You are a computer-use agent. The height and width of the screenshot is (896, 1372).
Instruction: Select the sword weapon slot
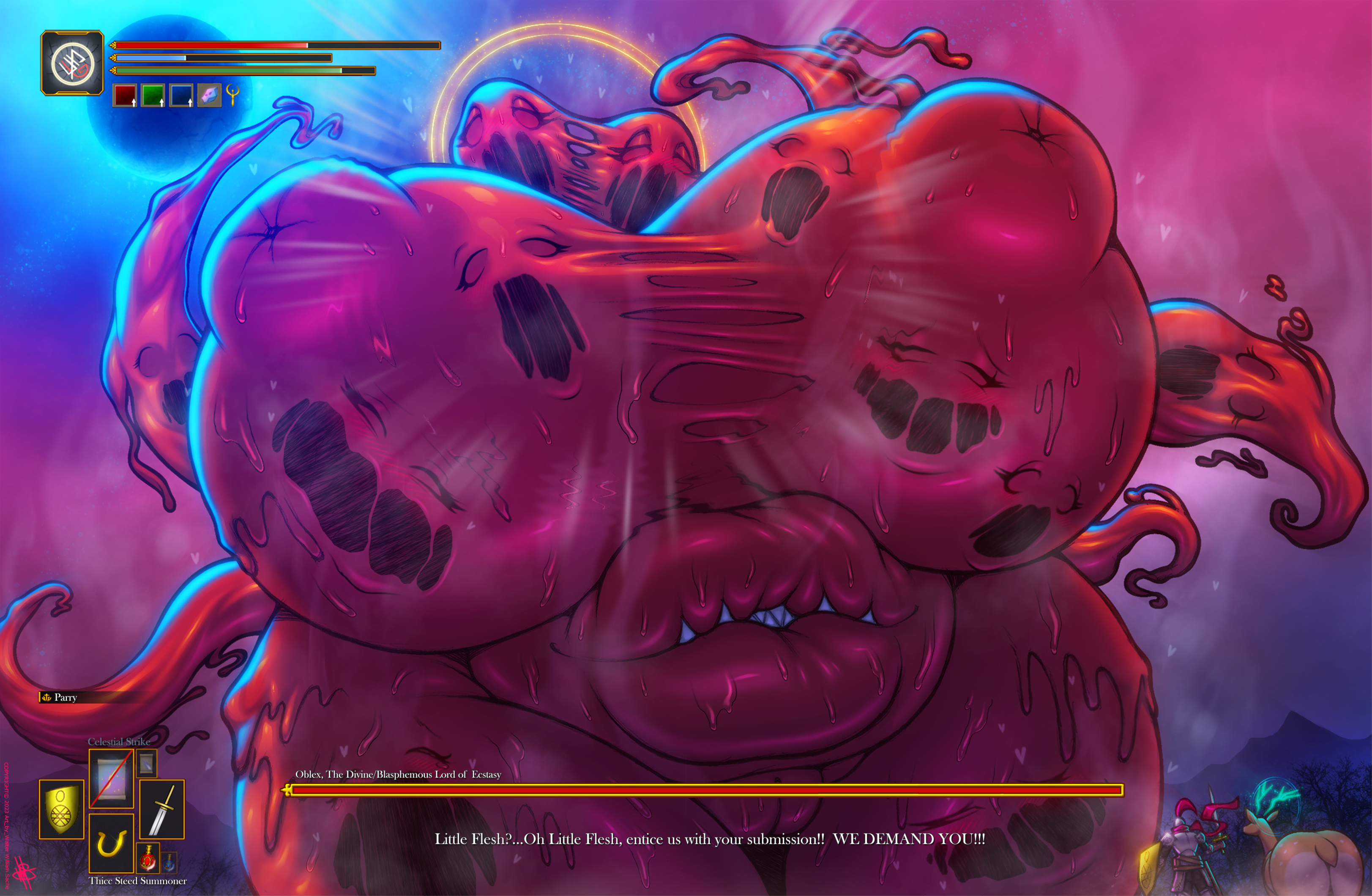coord(162,809)
